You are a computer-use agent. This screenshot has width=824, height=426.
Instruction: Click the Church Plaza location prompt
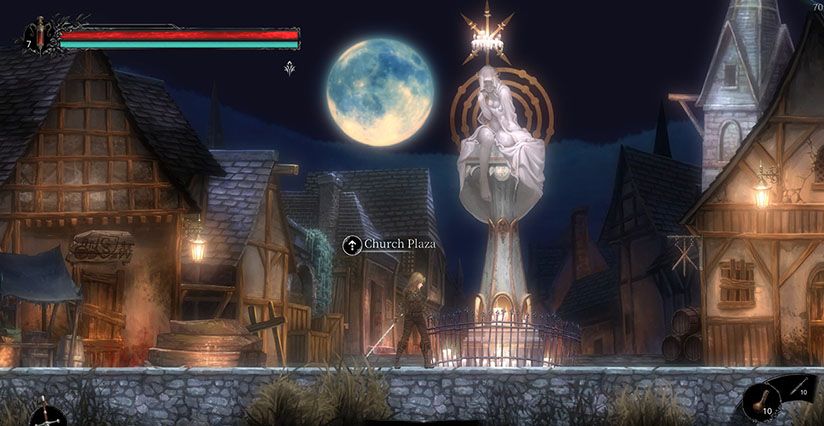click(x=388, y=243)
